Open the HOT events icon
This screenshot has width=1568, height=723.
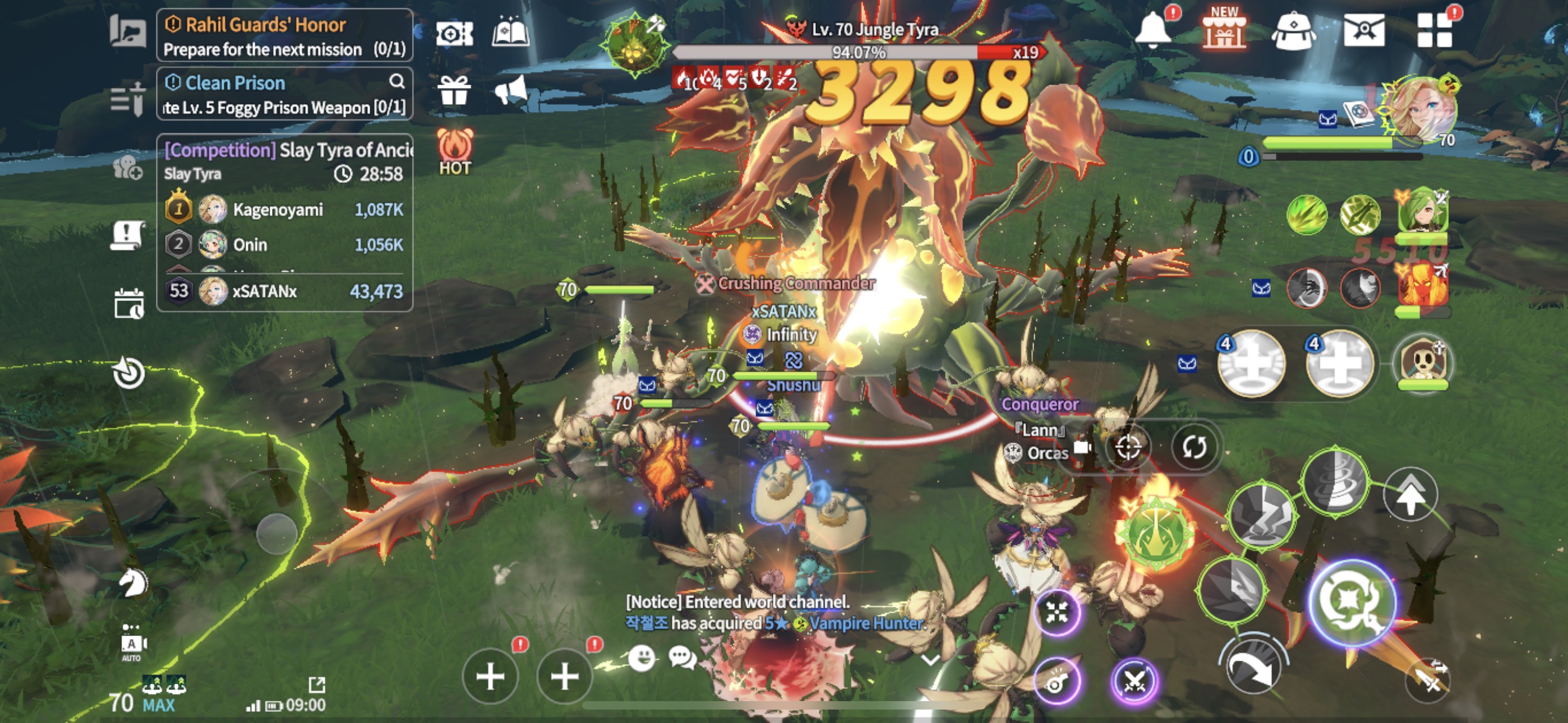click(454, 150)
